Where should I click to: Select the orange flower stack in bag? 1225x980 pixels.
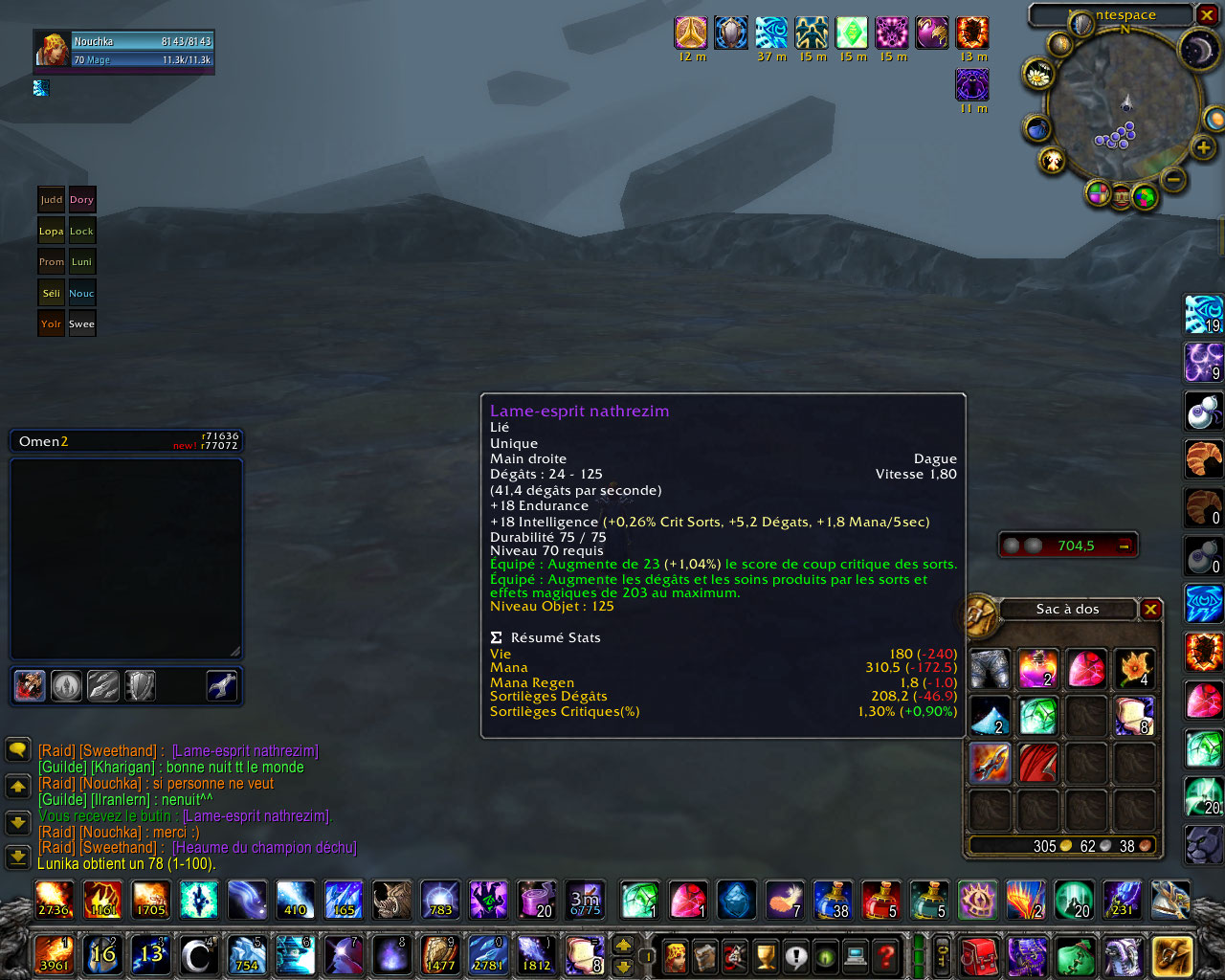[1134, 668]
